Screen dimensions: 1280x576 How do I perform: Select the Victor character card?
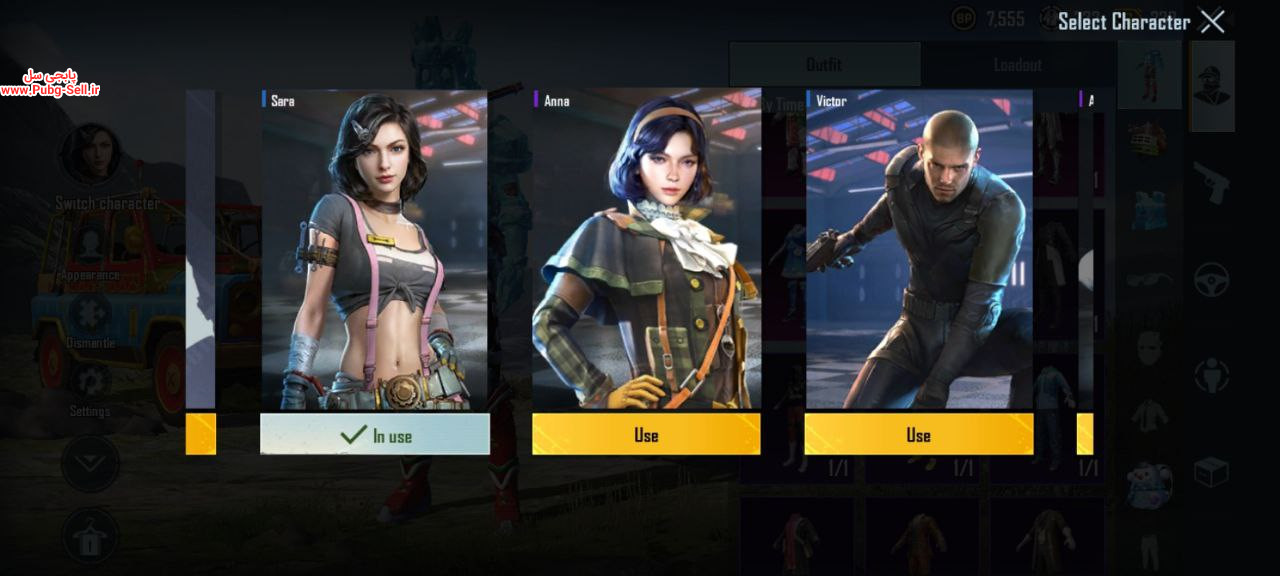click(918, 250)
